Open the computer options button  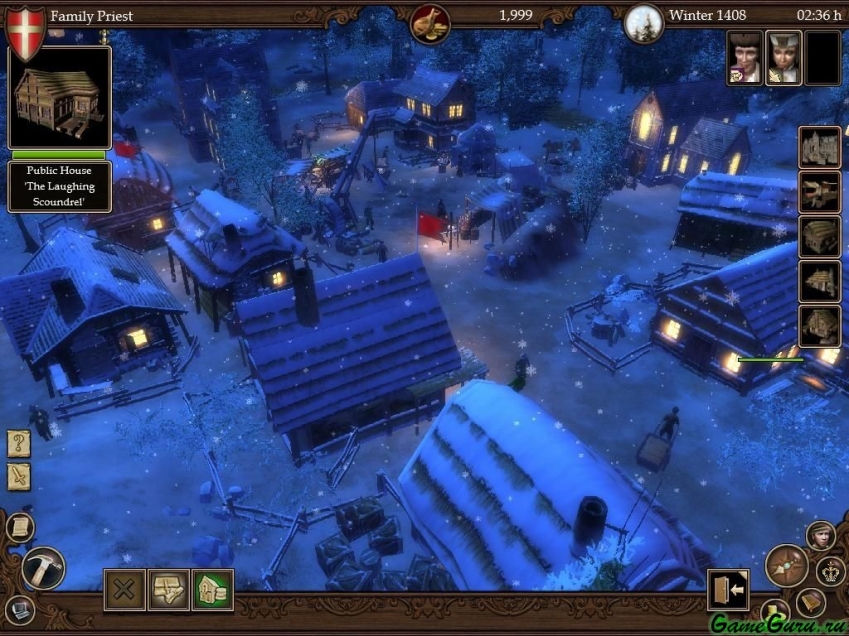[x=19, y=607]
